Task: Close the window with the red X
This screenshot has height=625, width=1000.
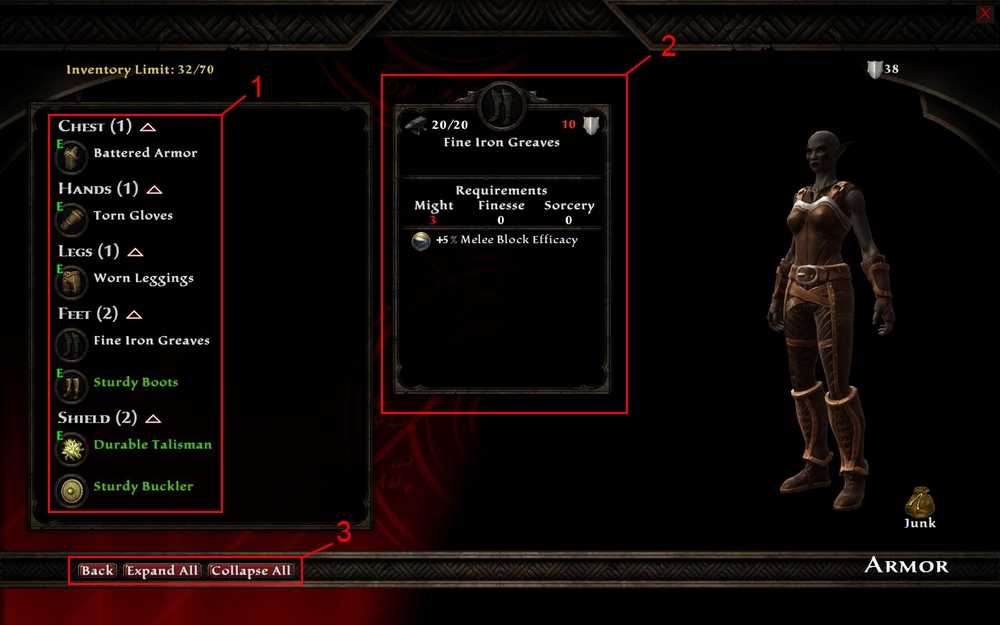Action: click(x=984, y=12)
